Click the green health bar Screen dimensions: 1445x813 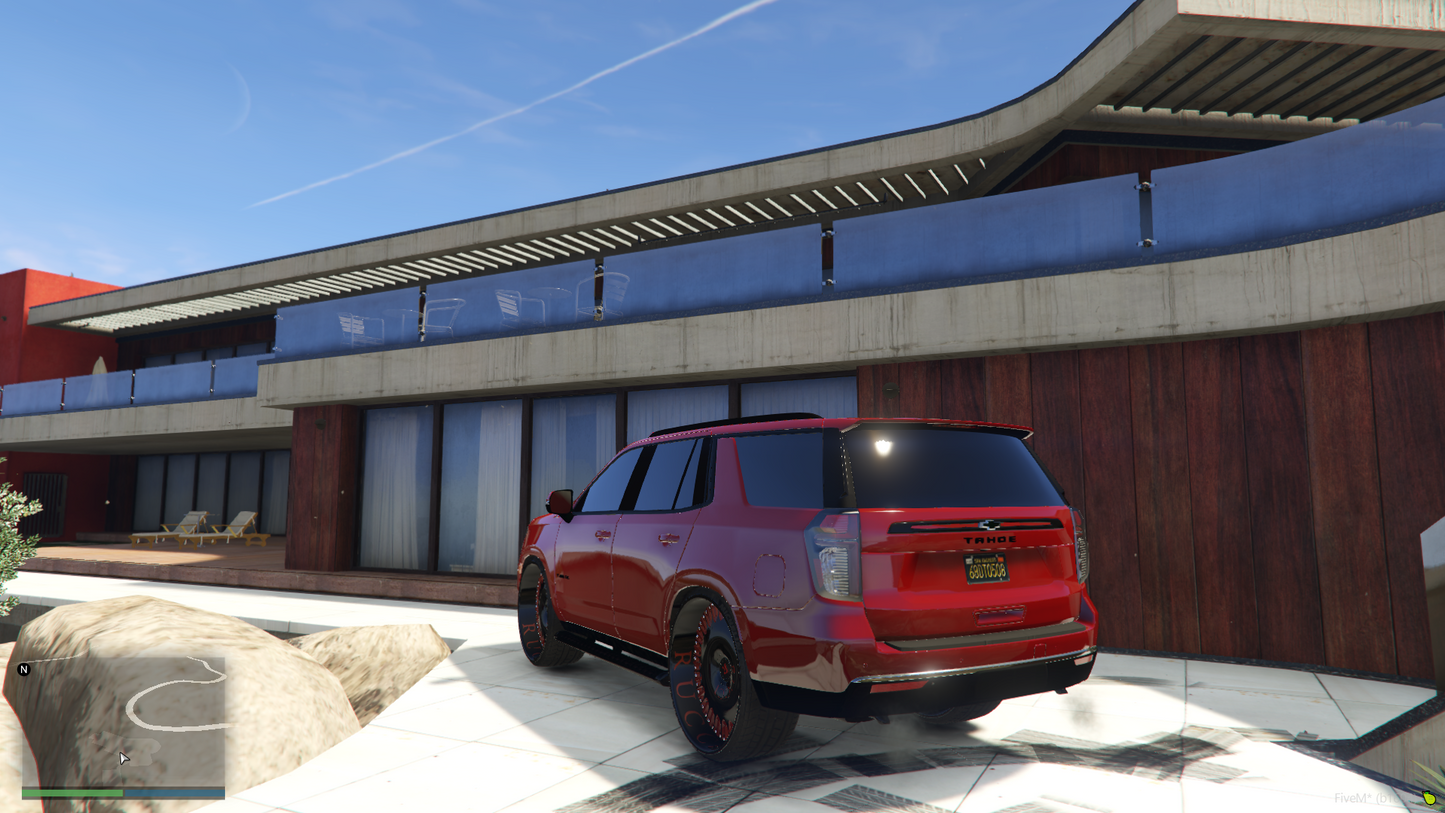pyautogui.click(x=70, y=793)
